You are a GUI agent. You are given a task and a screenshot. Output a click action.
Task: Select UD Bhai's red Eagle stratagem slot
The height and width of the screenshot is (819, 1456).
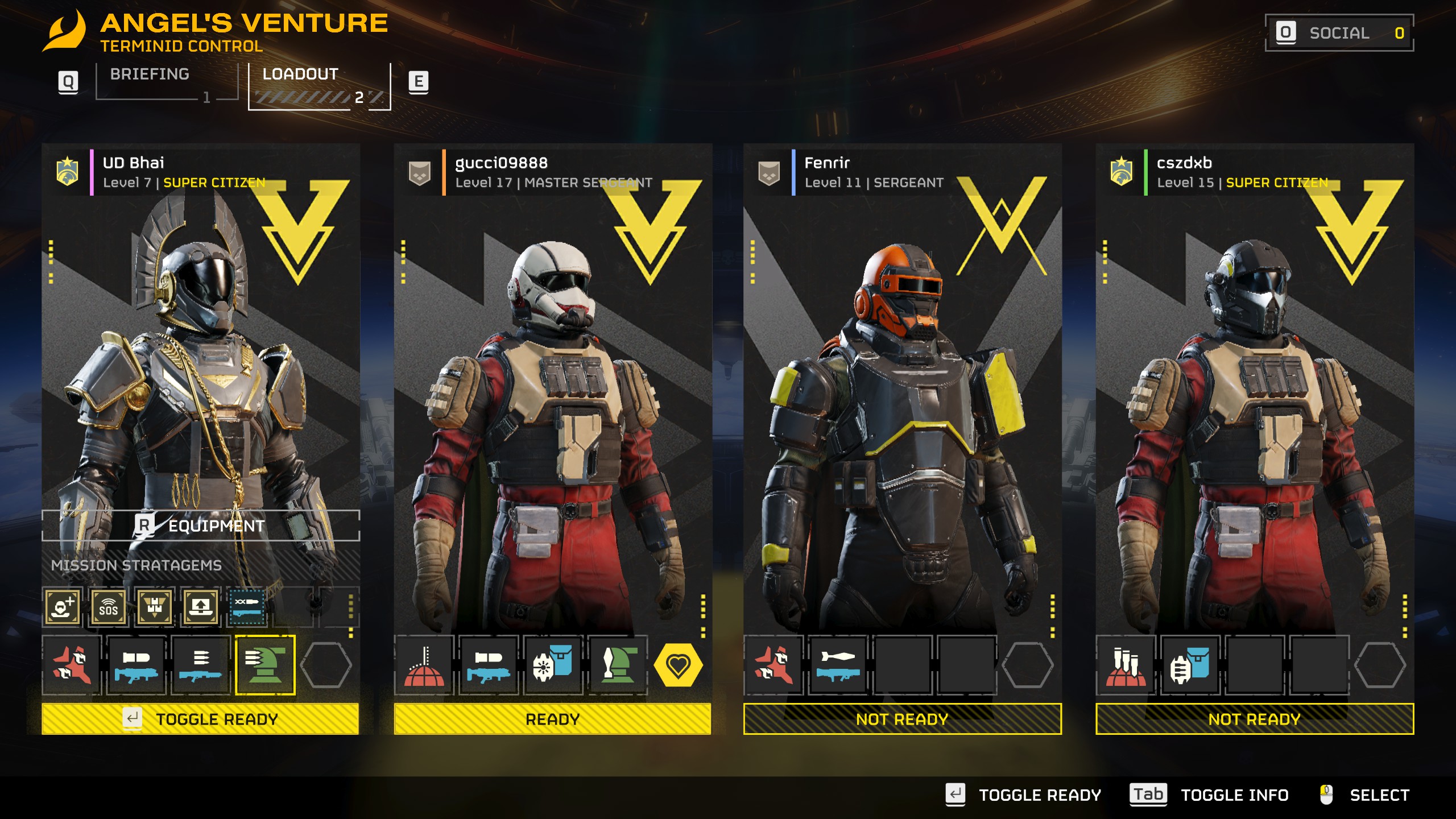point(72,665)
